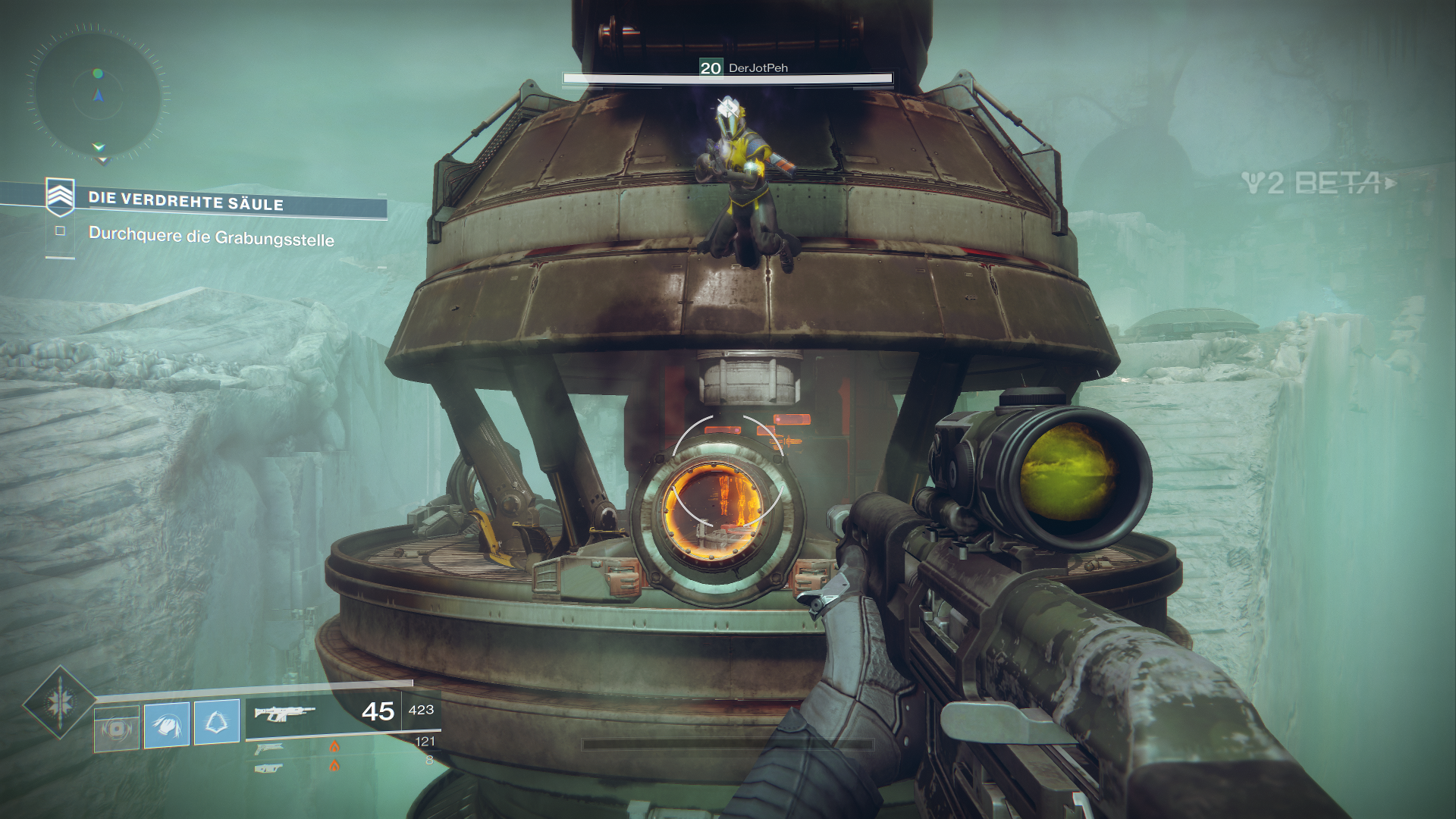This screenshot has width=1456, height=819.
Task: Switch to the secondary hand cannon icon
Action: [x=268, y=748]
